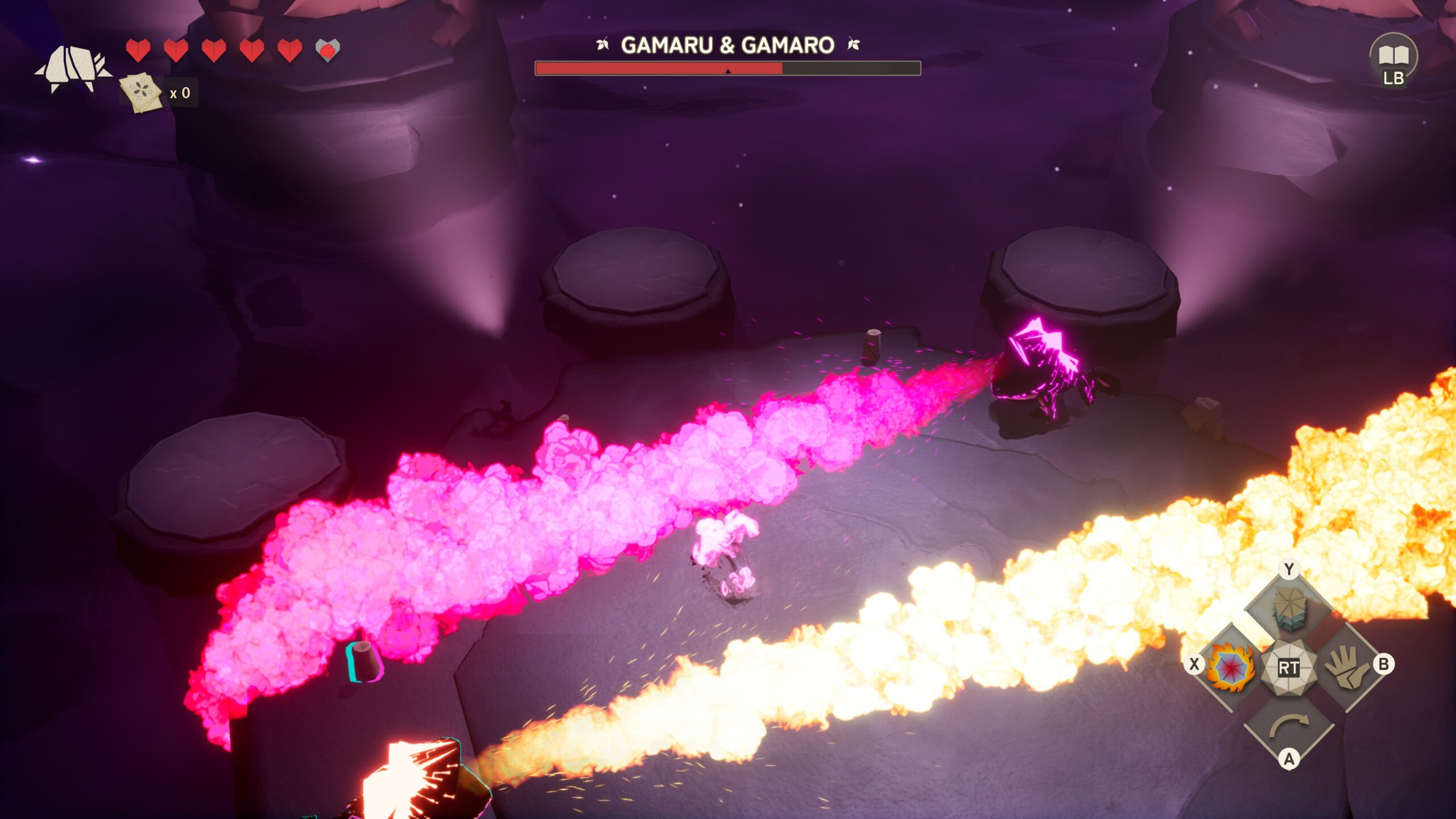The image size is (1456, 819).
Task: Open the journal book icon
Action: click(1393, 56)
